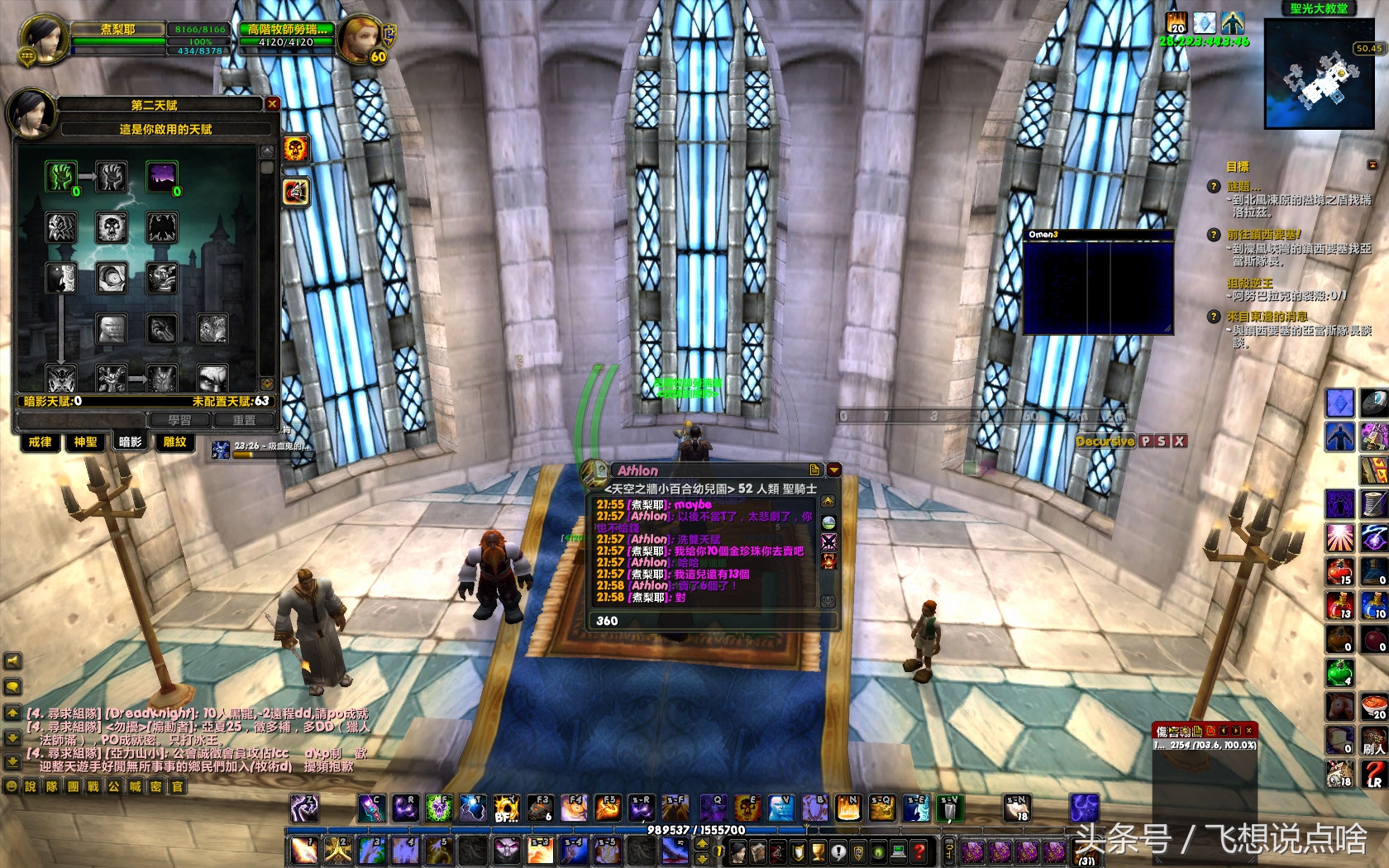The width and height of the screenshot is (1389, 868).
Task: Choose the purple night-sky talent icon
Action: [162, 176]
